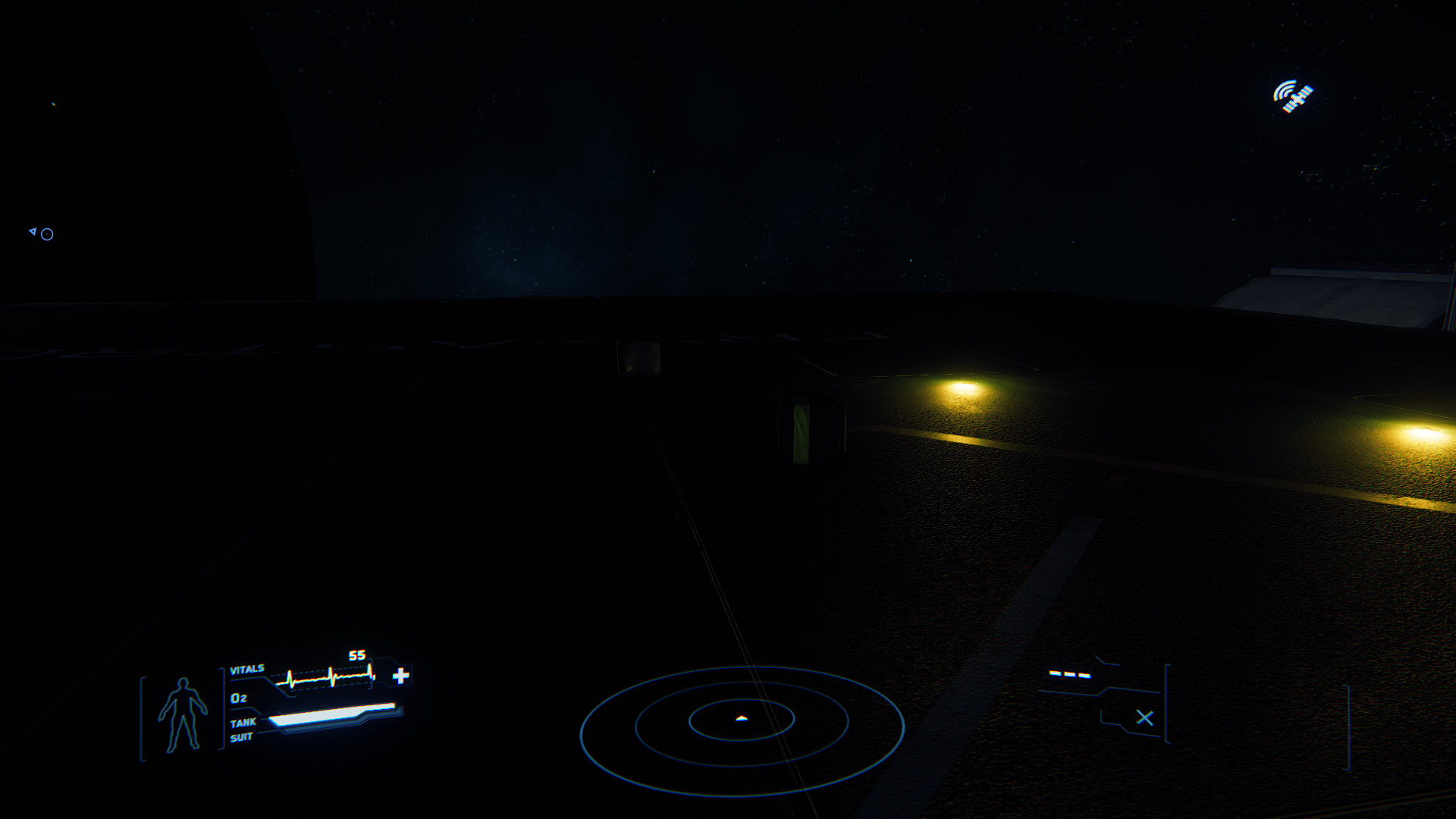Image resolution: width=1456 pixels, height=819 pixels.
Task: Select the circular radar display
Action: click(742, 730)
